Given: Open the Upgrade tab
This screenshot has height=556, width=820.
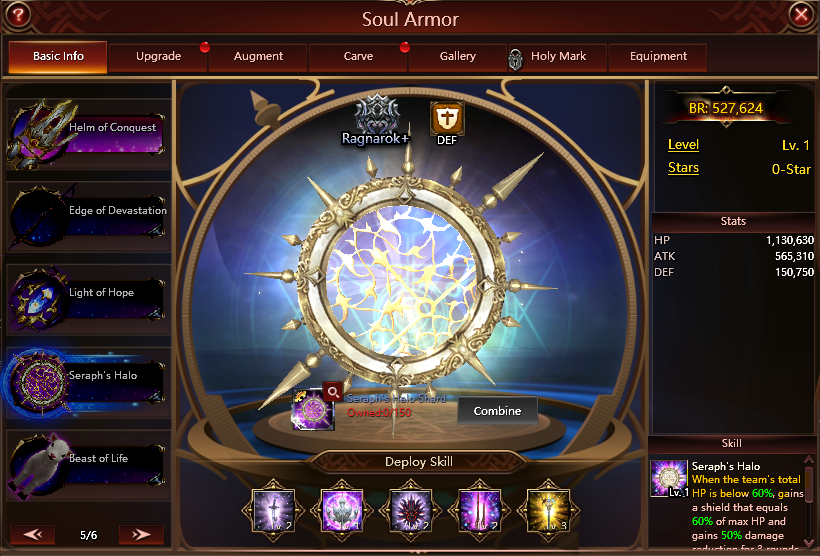Looking at the screenshot, I should [158, 57].
